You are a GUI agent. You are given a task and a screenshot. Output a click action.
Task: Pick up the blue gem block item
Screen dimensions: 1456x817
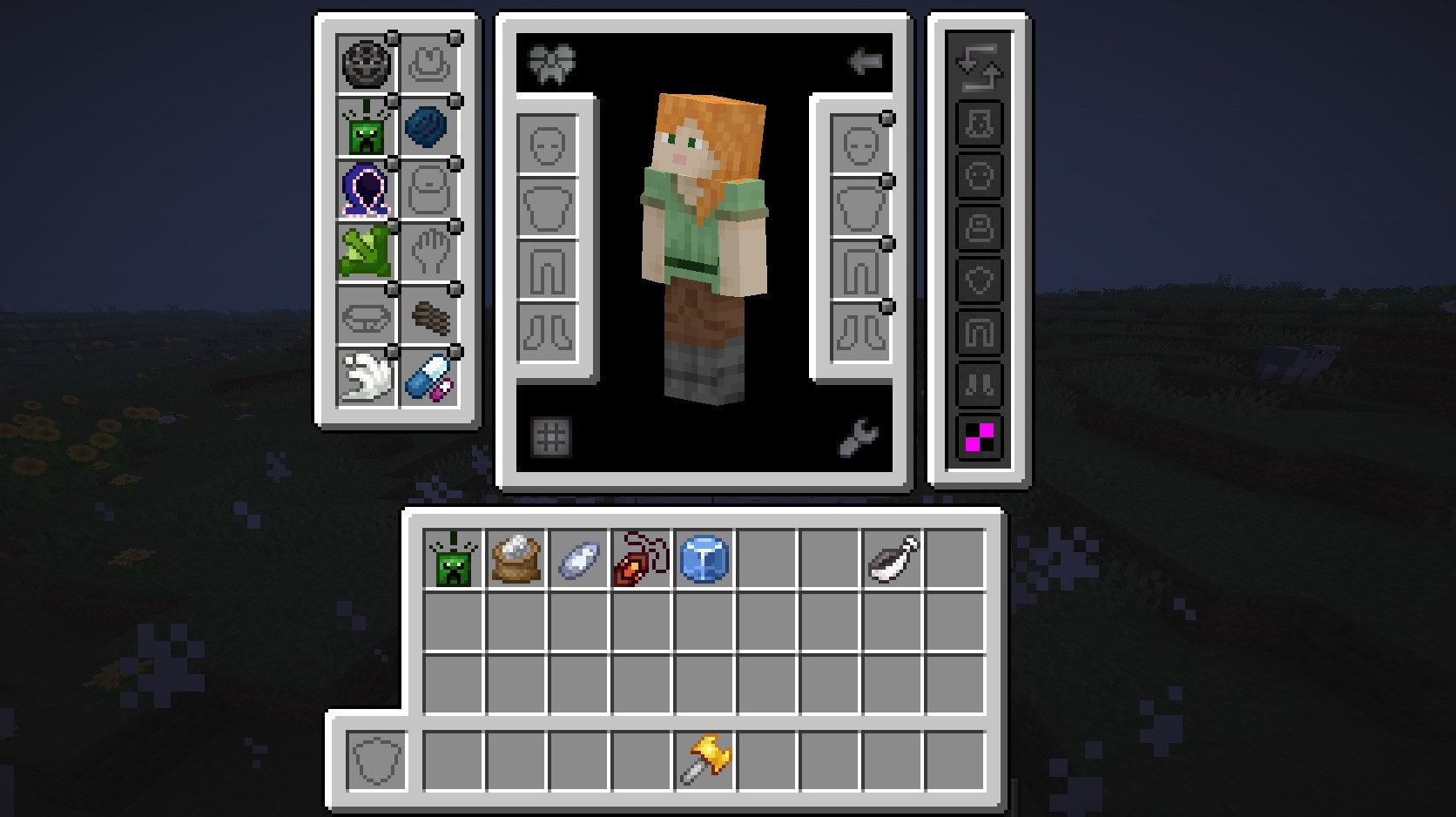pyautogui.click(x=704, y=559)
